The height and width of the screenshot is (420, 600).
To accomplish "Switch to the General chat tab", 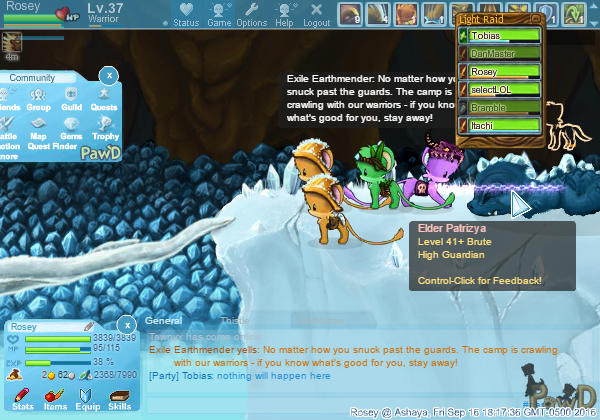I will [163, 321].
